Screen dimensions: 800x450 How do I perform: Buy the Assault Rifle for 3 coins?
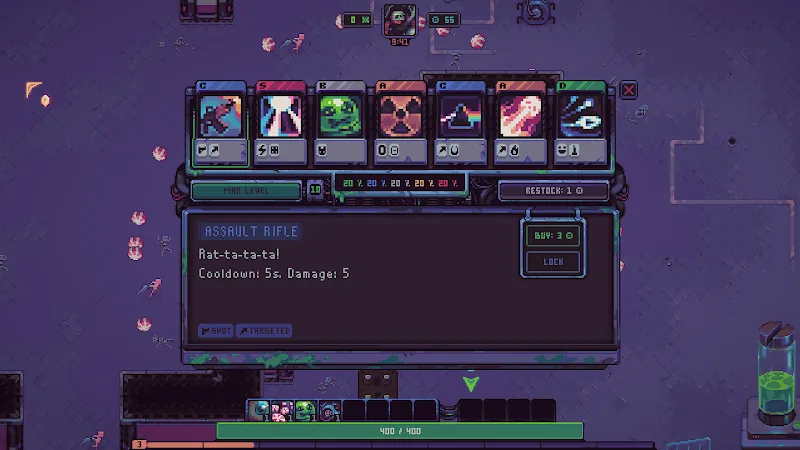point(554,236)
